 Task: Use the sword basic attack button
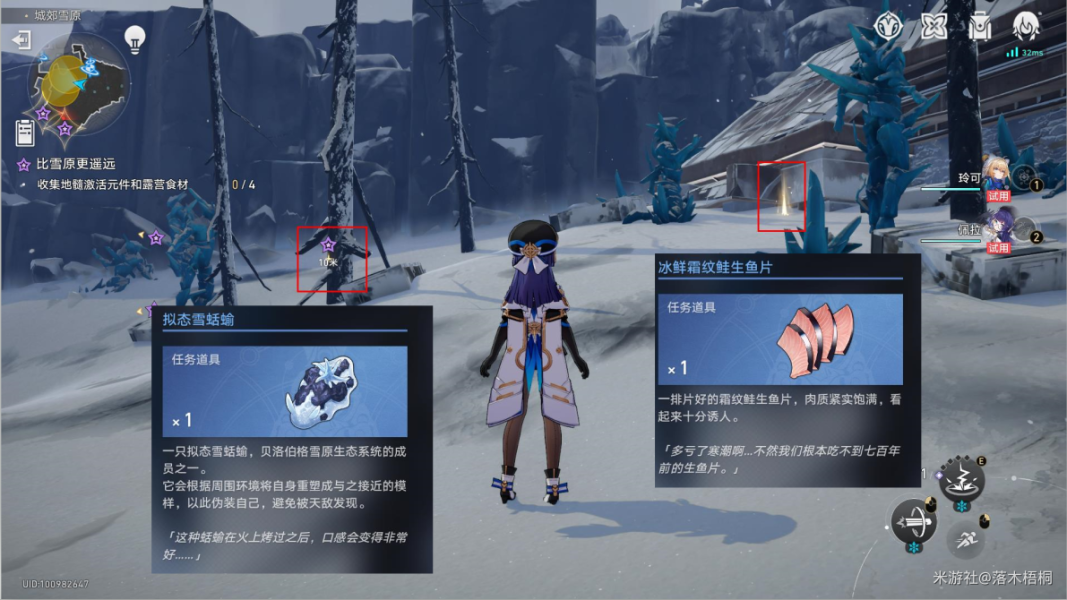point(914,522)
